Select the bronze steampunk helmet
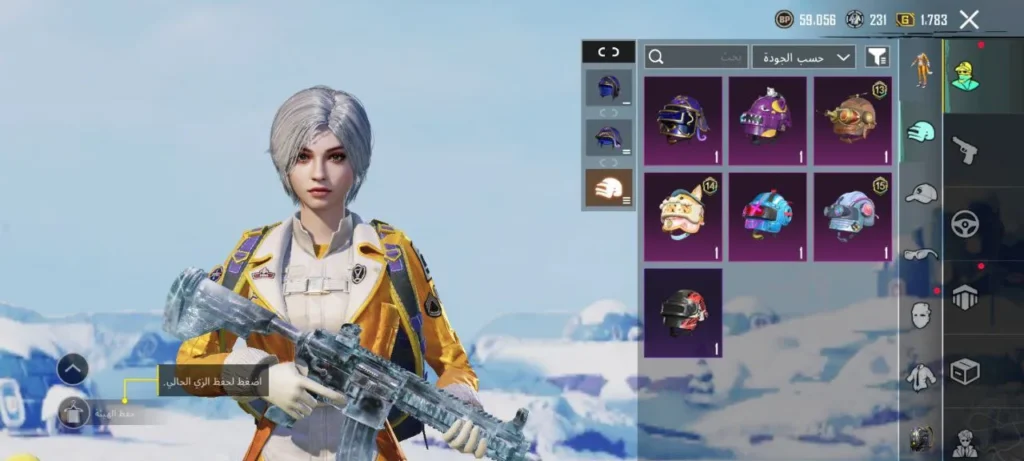The image size is (1024, 461). pos(852,121)
